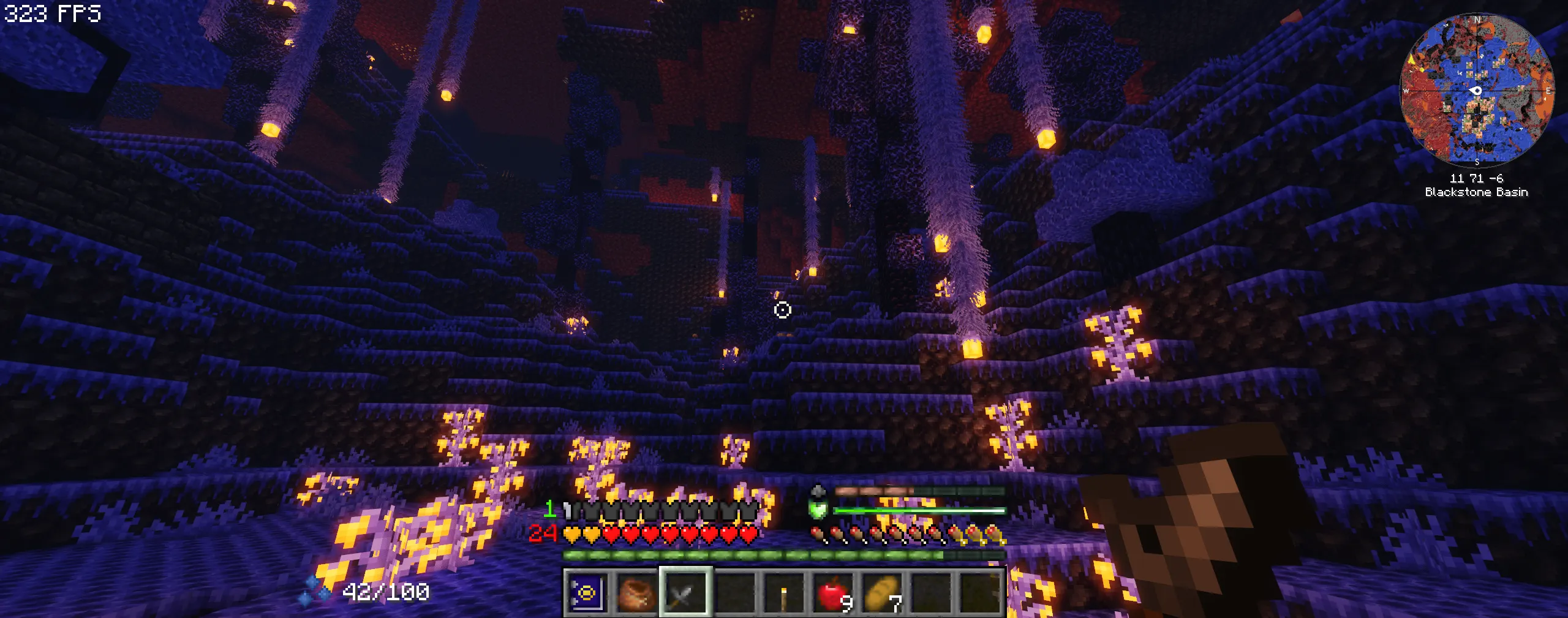The height and width of the screenshot is (618, 1568).
Task: Select the apple stack showing 9
Action: click(x=831, y=595)
